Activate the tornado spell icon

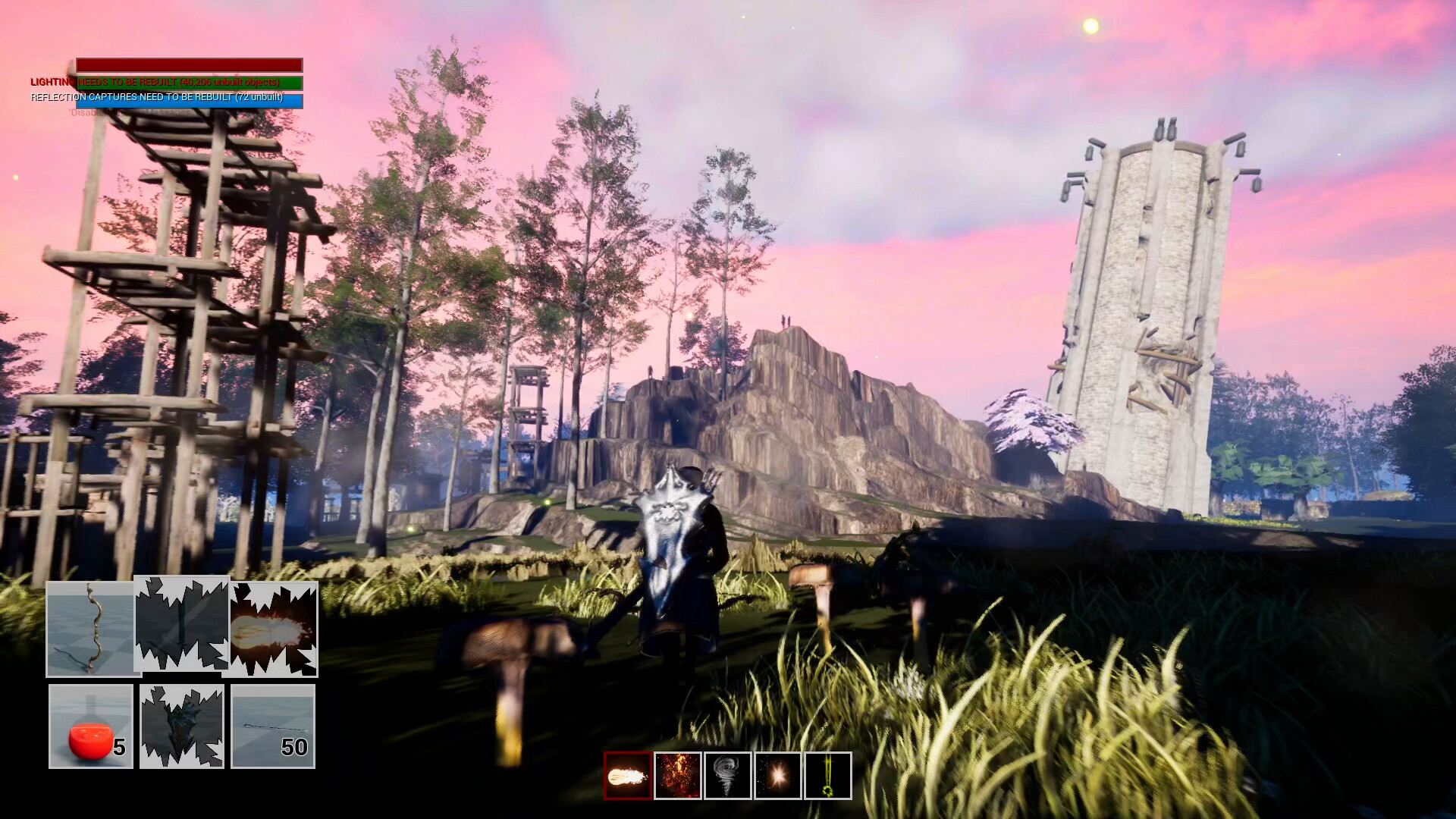[726, 774]
